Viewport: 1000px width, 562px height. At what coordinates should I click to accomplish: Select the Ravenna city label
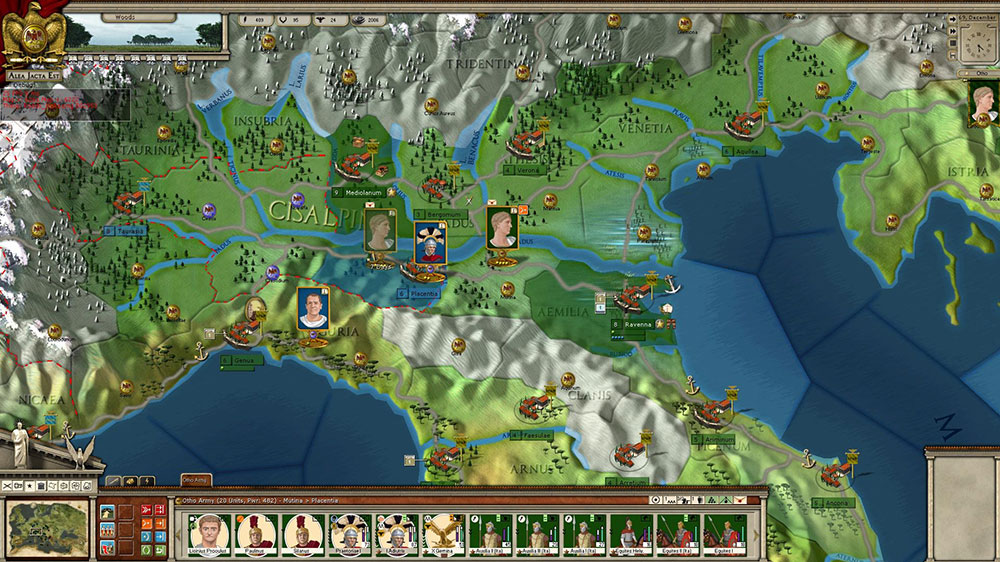pos(639,324)
